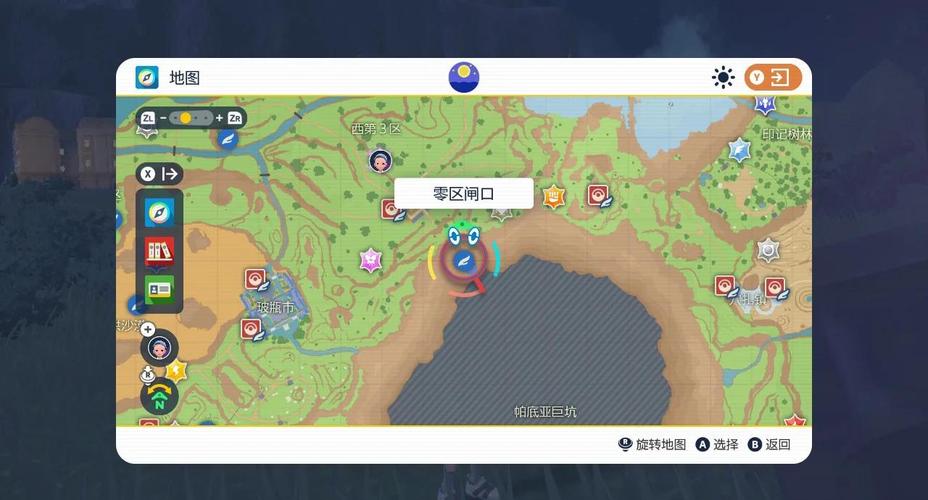
Task: Select the 零区闸口 fly point marker
Action: click(x=463, y=262)
